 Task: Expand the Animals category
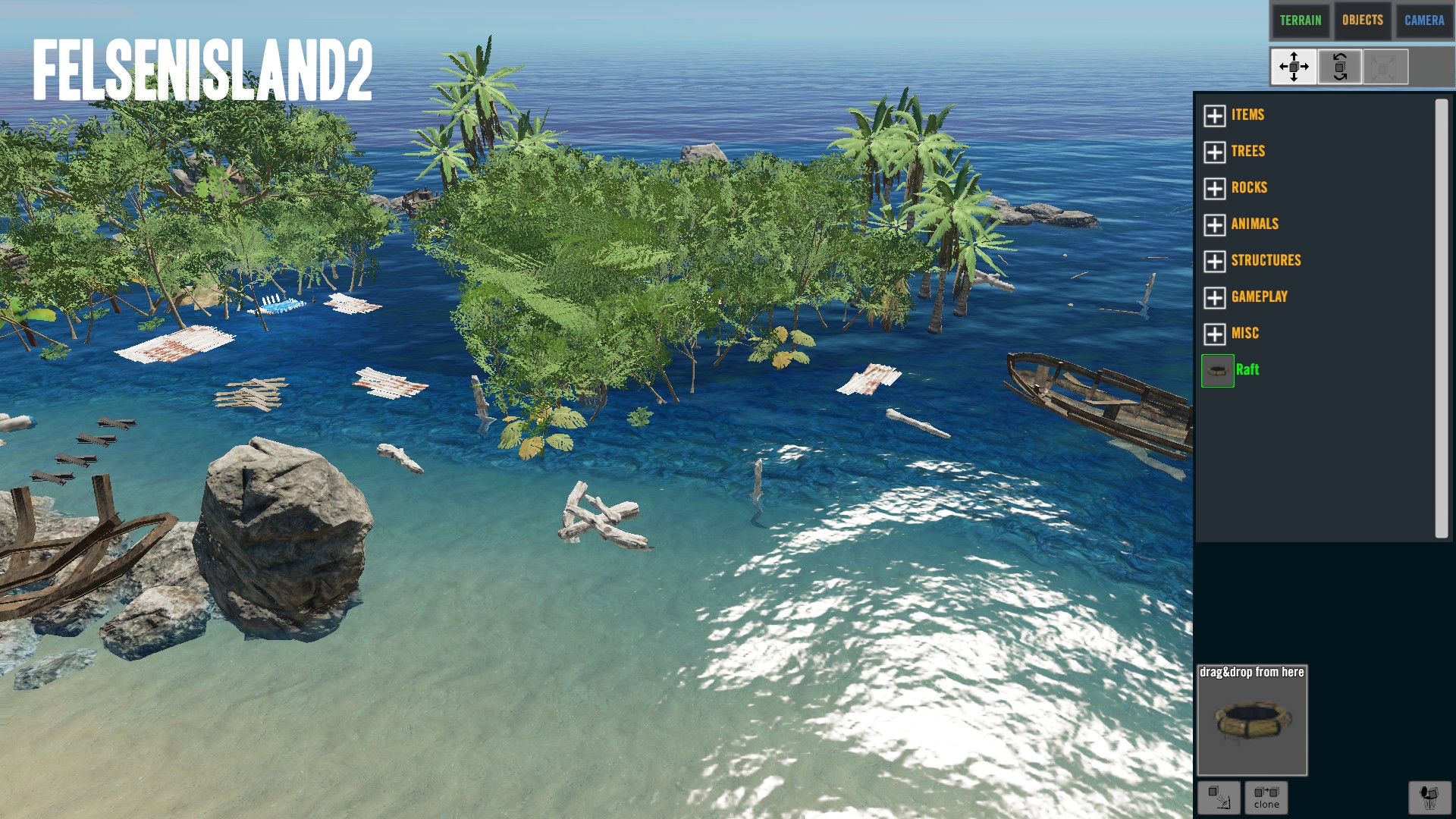pos(1214,224)
